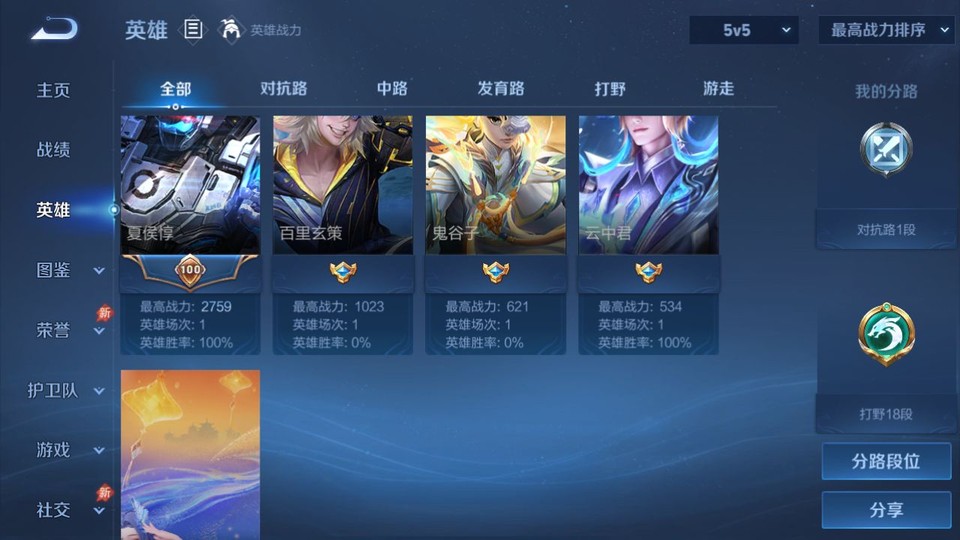The image size is (960, 540).
Task: Open the 分路段位 lane rank button
Action: tap(886, 462)
